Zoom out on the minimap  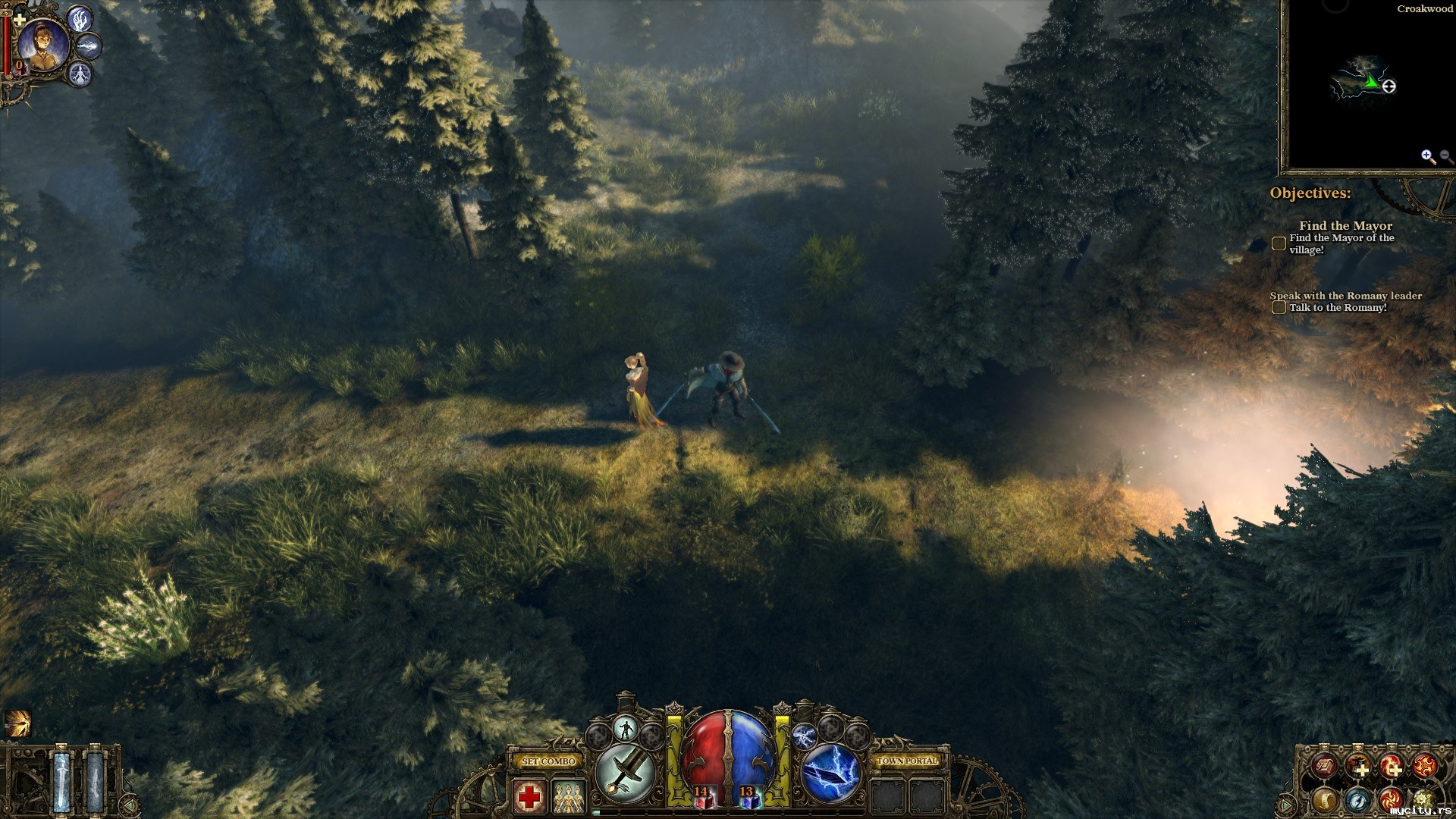click(1446, 156)
